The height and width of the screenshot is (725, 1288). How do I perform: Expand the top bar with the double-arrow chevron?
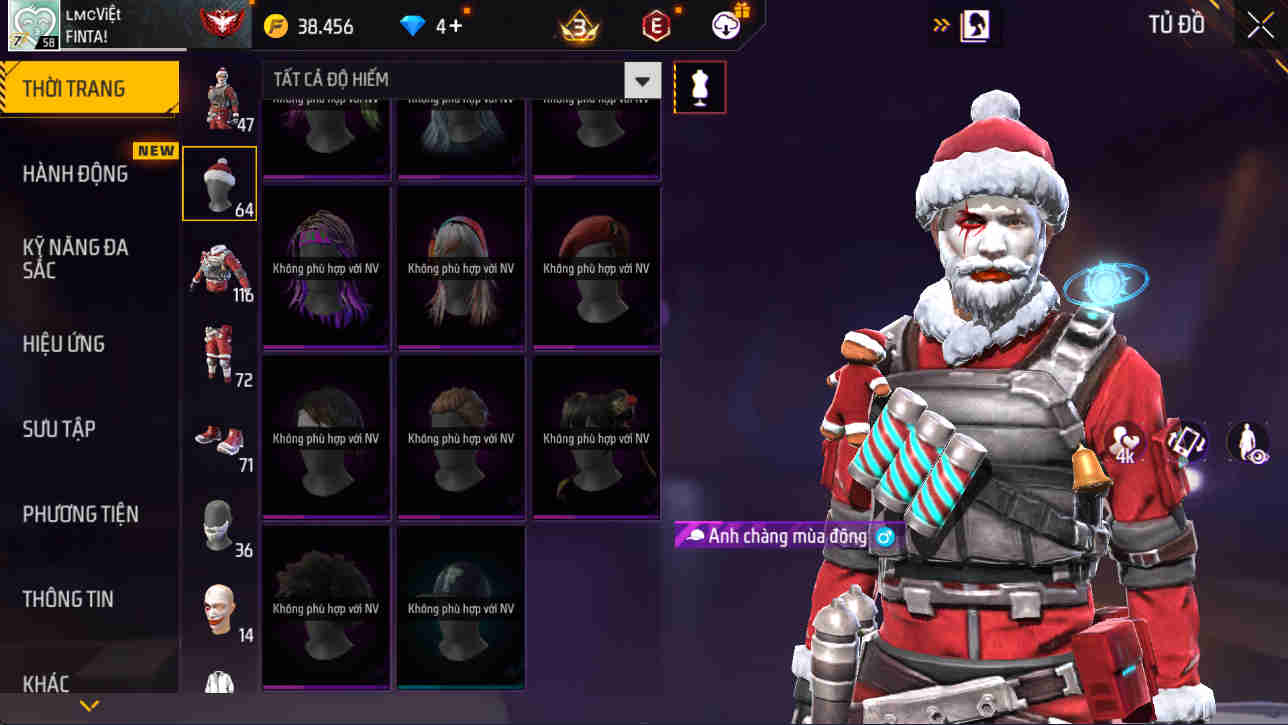940,22
